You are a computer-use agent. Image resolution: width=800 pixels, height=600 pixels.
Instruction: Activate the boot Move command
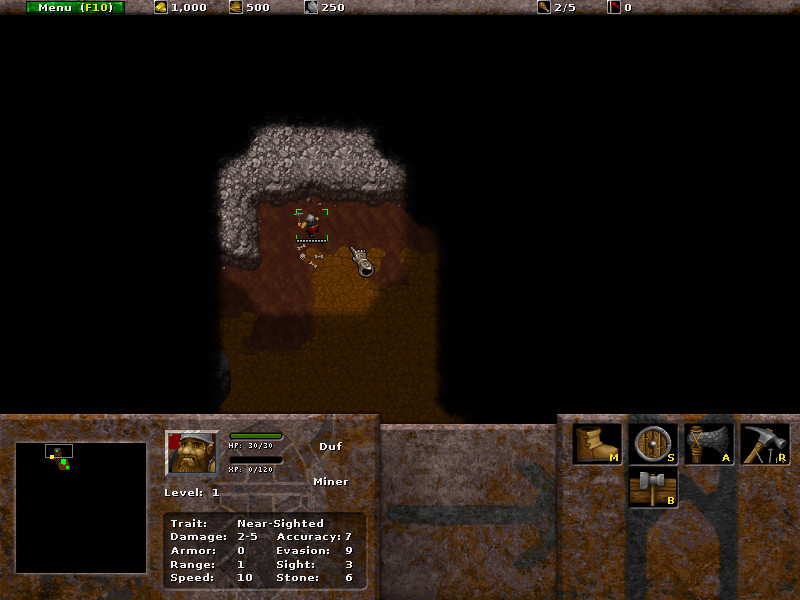[x=598, y=444]
